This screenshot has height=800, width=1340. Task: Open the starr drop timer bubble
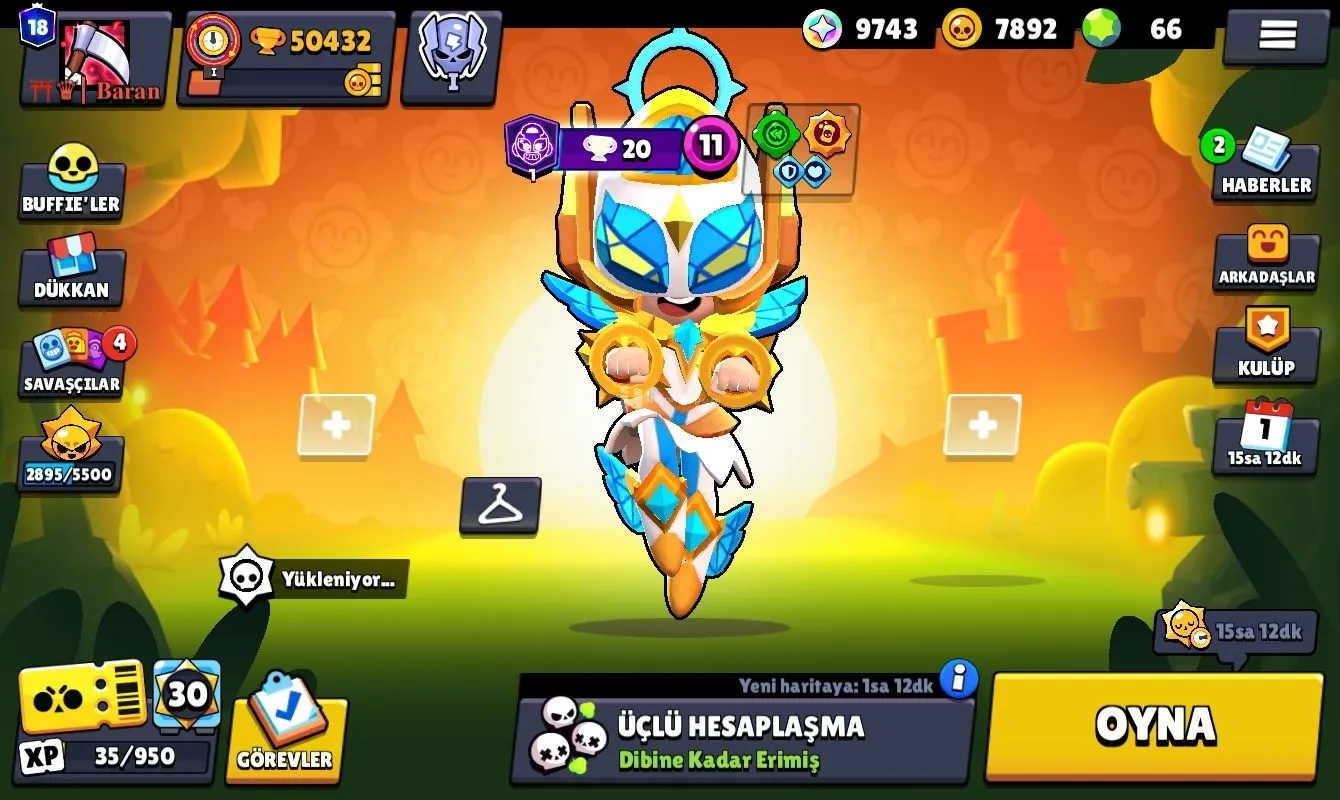point(1234,630)
